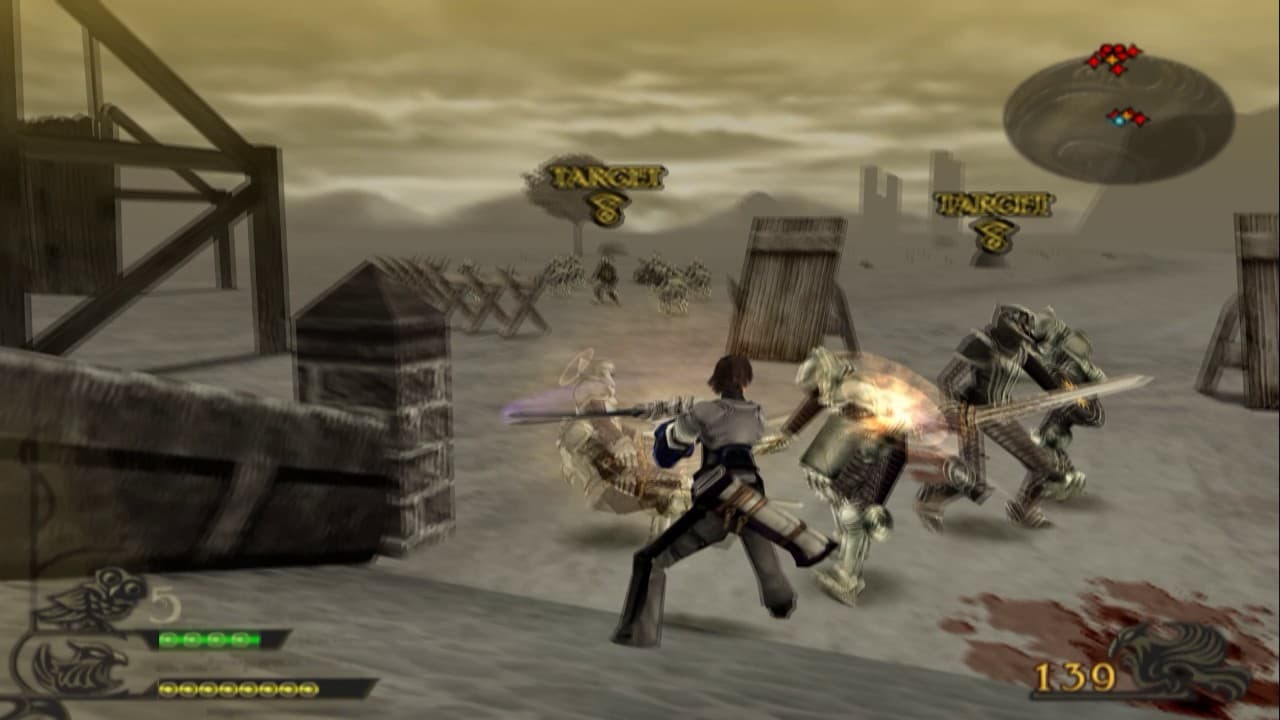
Task: Click the armored knight attacking the hero
Action: tap(850, 460)
